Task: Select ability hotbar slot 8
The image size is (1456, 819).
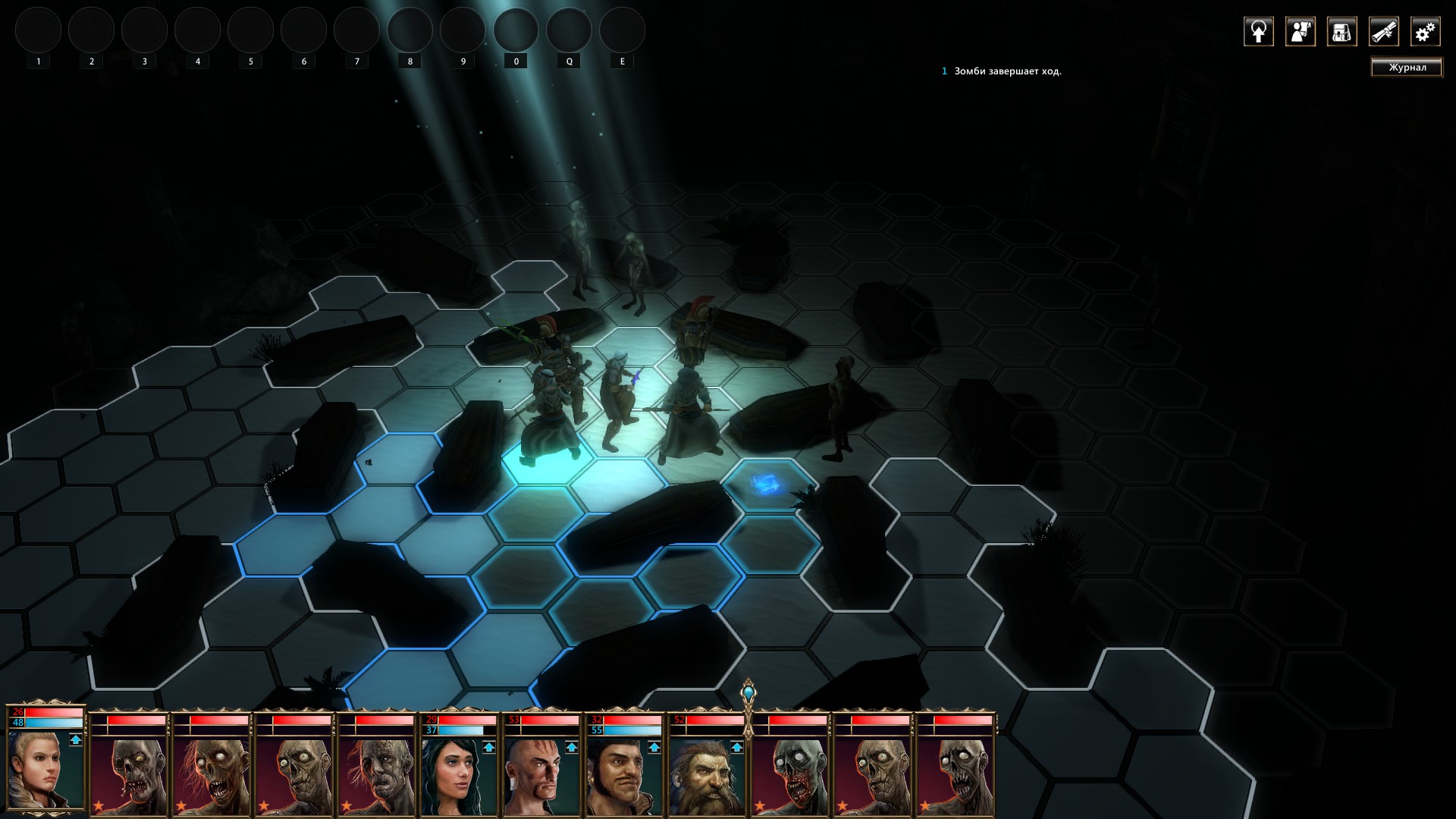Action: point(409,30)
